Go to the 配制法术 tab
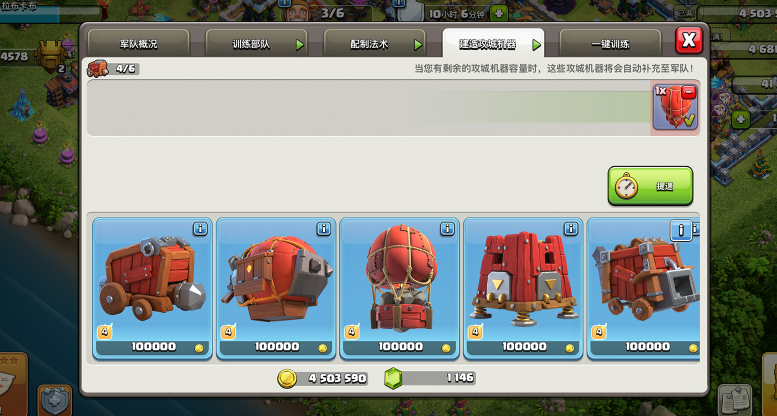The height and width of the screenshot is (416, 777). (x=374, y=45)
